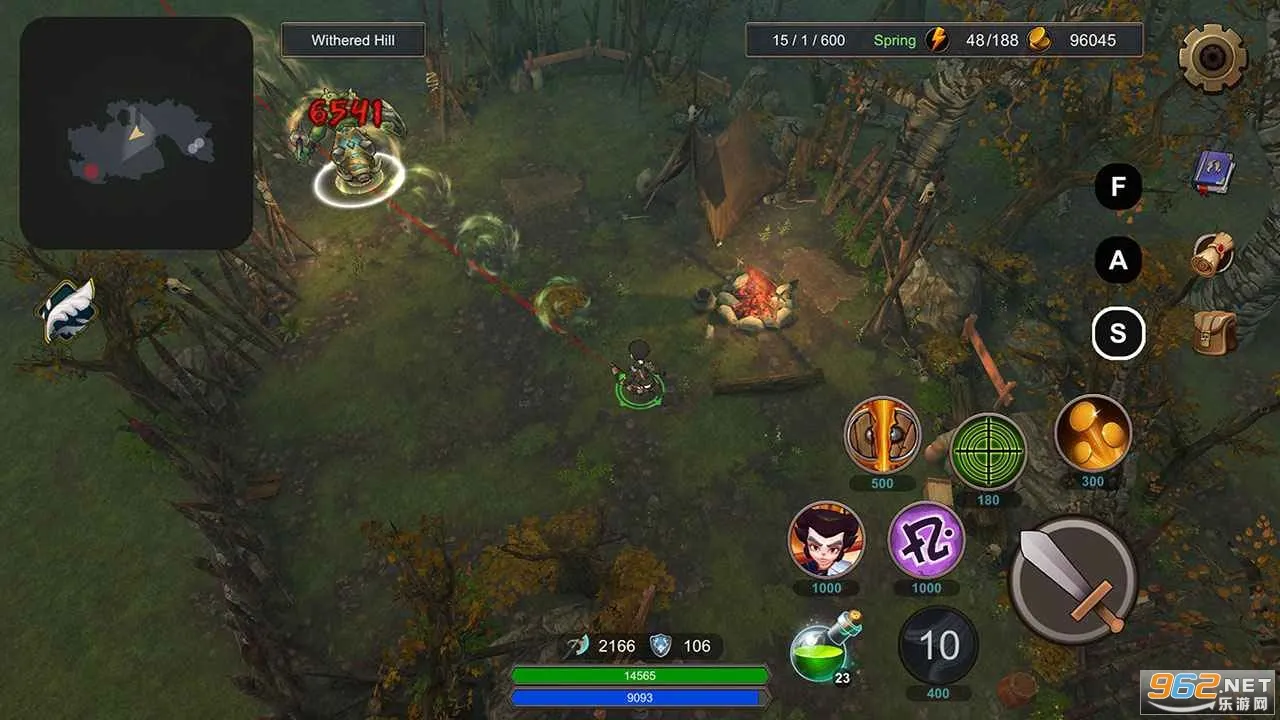Viewport: 1280px width, 720px height.
Task: Tap the round S button
Action: tap(1118, 334)
